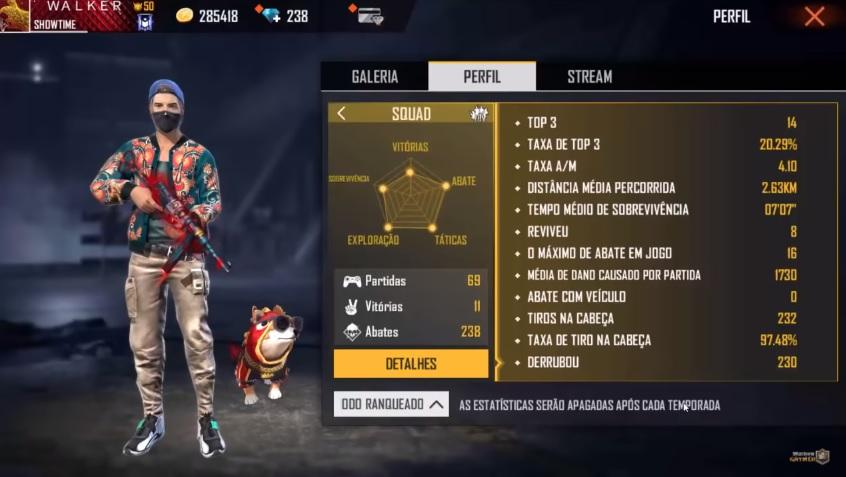Click the Walker player avatar
Screen dimensions: 846x477
(x=15, y=16)
